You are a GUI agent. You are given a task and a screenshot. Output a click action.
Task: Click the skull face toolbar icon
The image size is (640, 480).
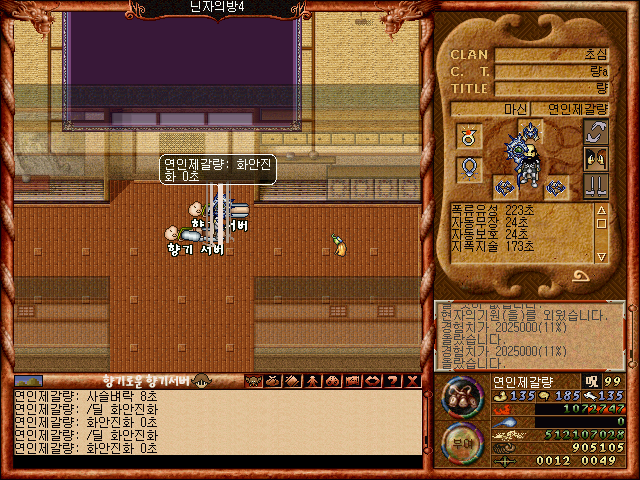click(x=253, y=380)
